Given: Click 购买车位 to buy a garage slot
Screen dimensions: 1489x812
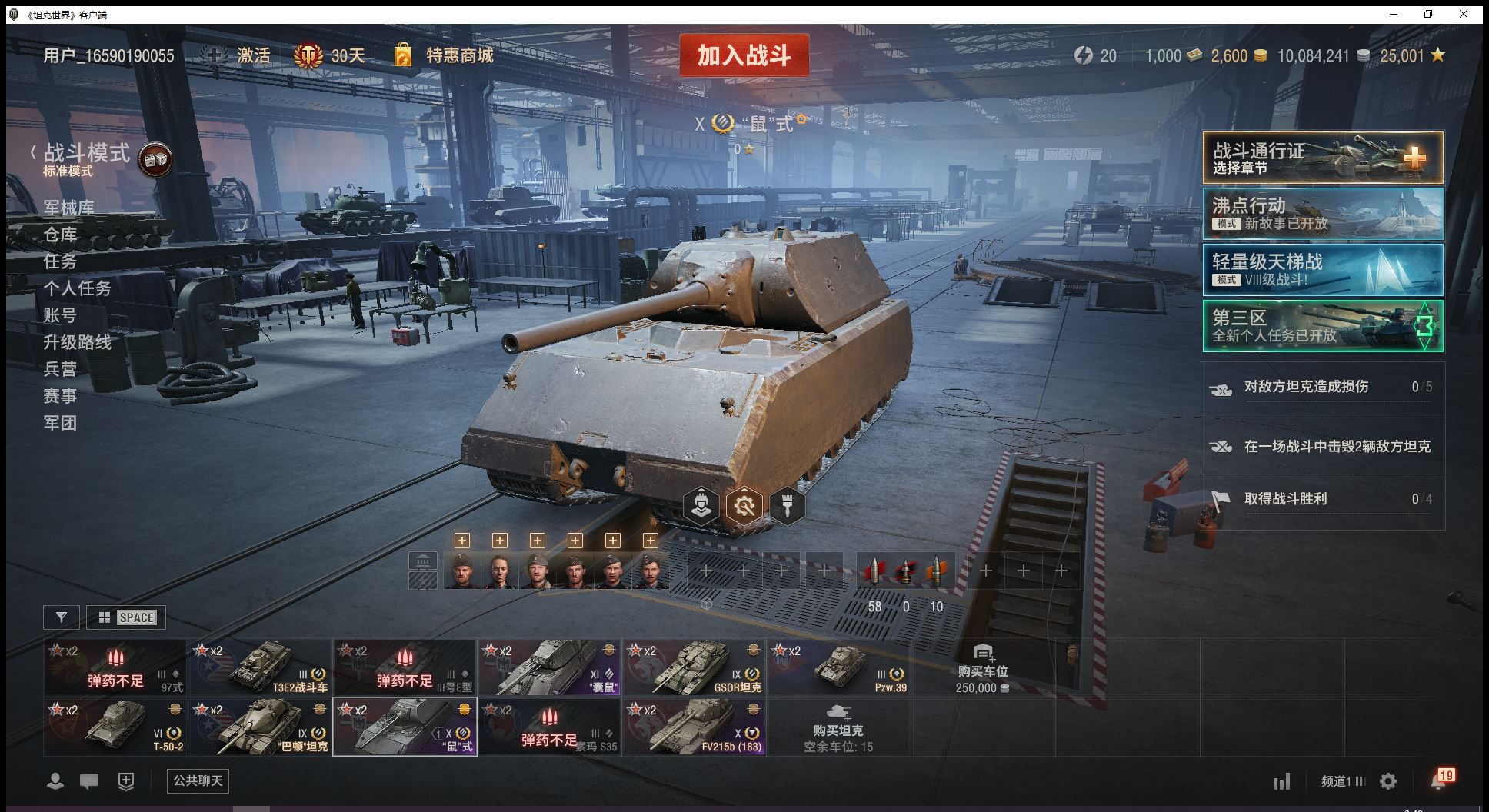Looking at the screenshot, I should click(982, 667).
